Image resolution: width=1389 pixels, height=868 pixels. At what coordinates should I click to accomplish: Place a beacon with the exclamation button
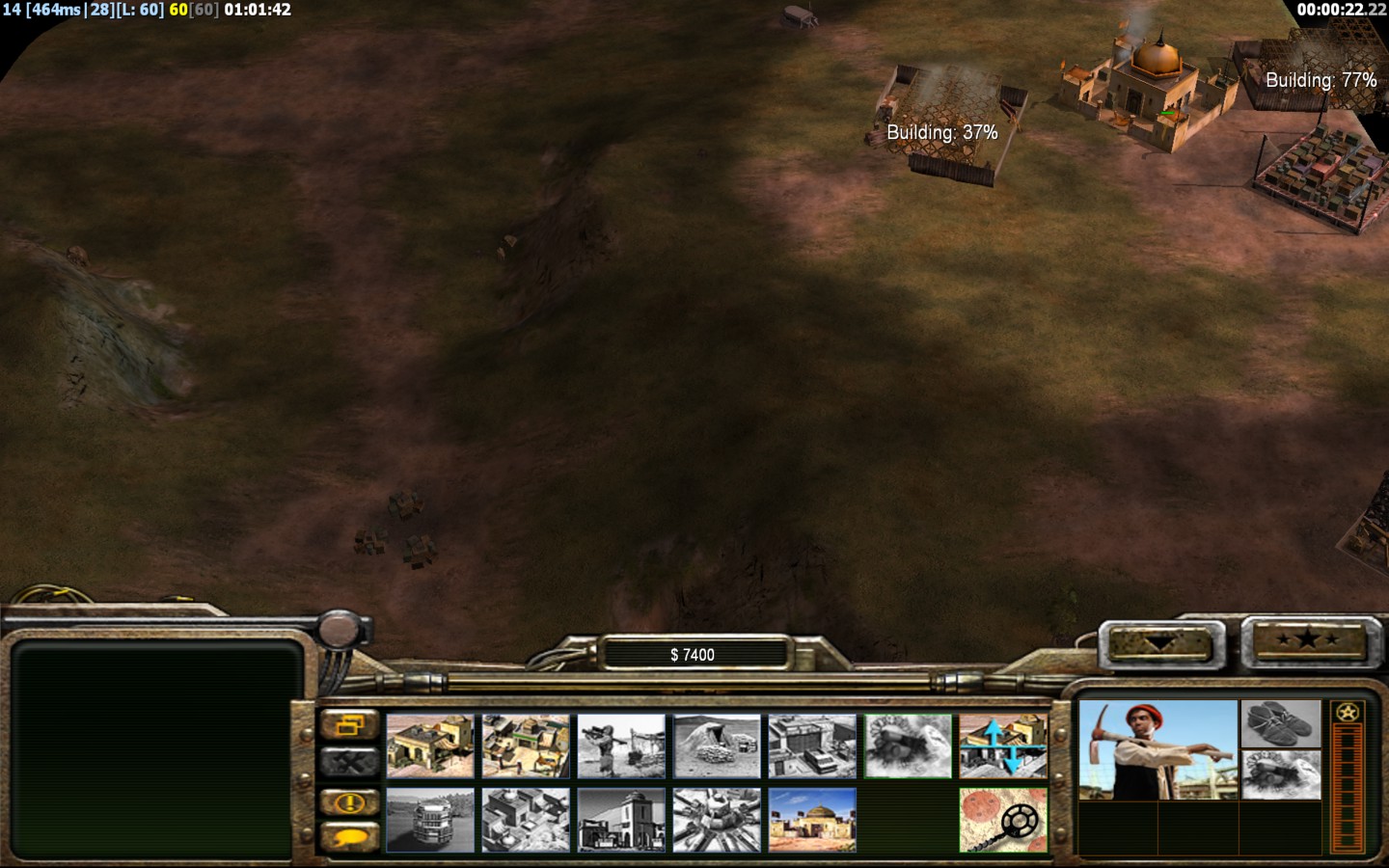349,802
